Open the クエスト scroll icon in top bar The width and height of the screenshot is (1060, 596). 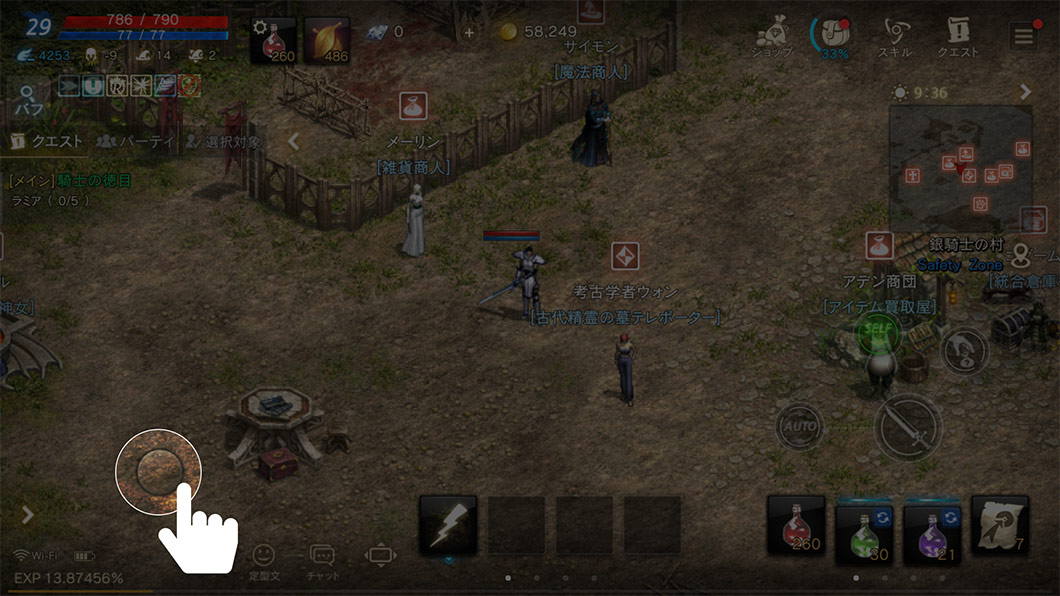tap(957, 38)
